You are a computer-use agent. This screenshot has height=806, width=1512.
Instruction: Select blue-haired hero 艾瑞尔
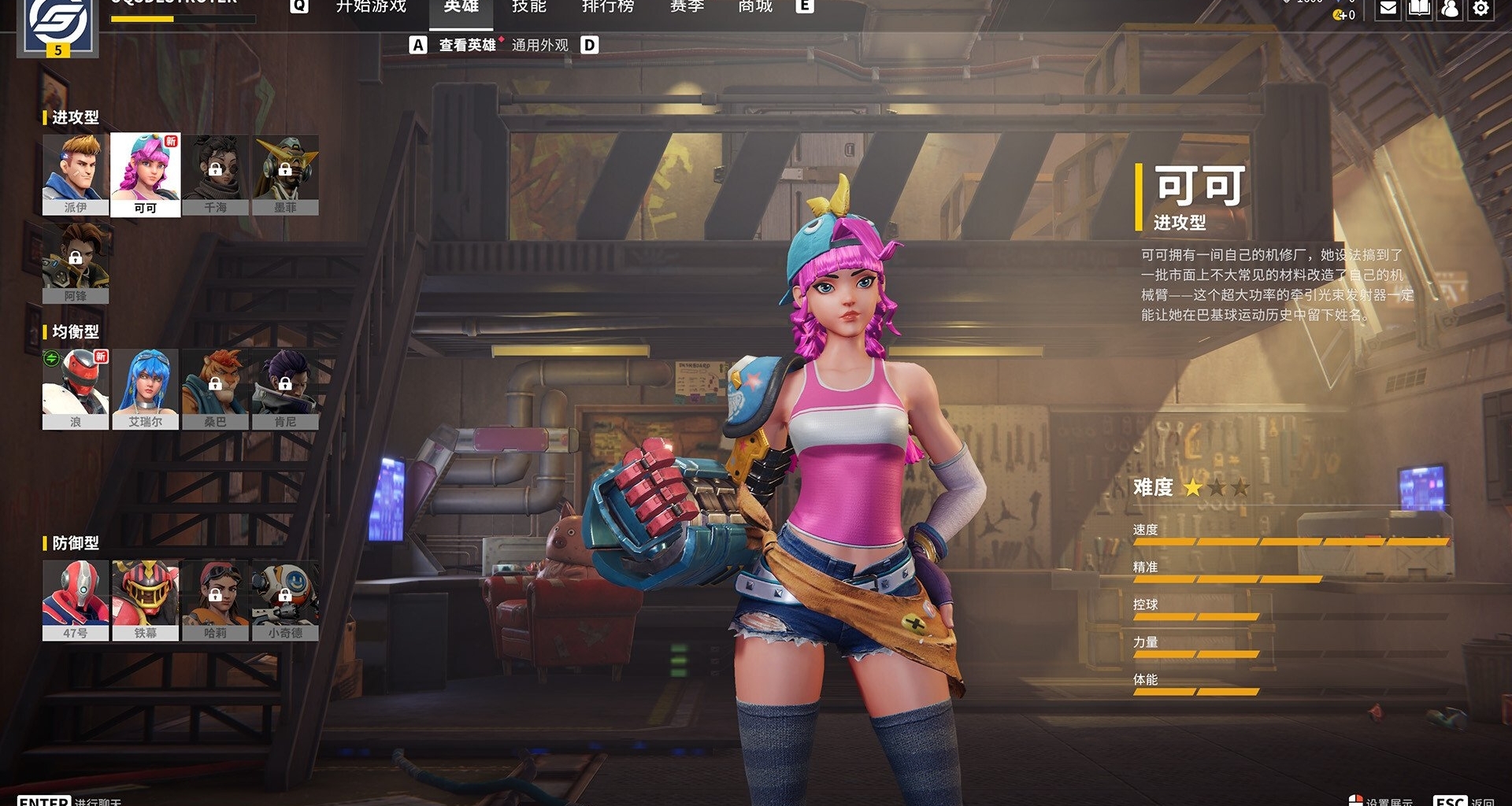click(x=146, y=388)
